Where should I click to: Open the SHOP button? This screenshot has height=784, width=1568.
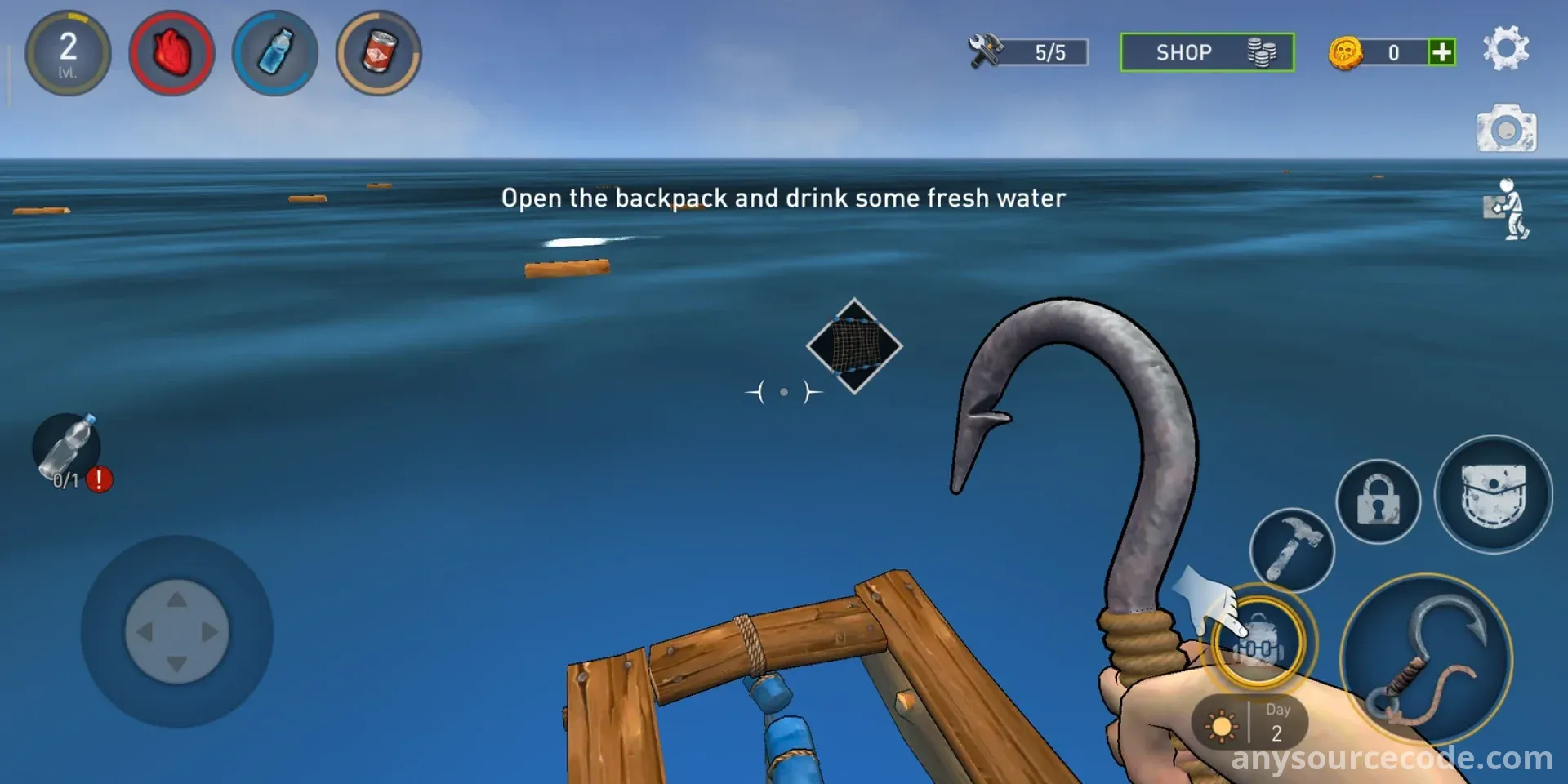1206,53
